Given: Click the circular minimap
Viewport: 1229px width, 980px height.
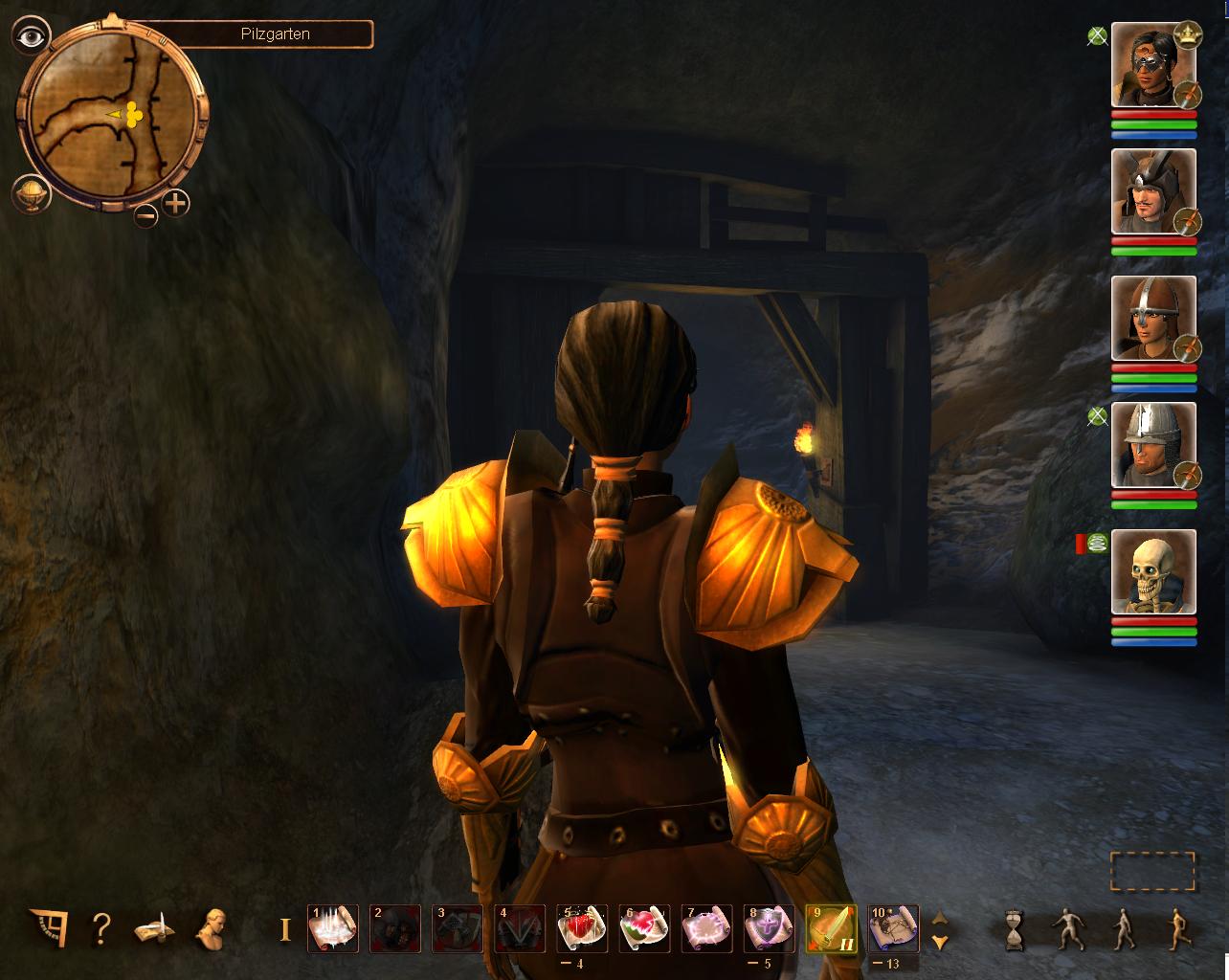Looking at the screenshot, I should [x=113, y=115].
